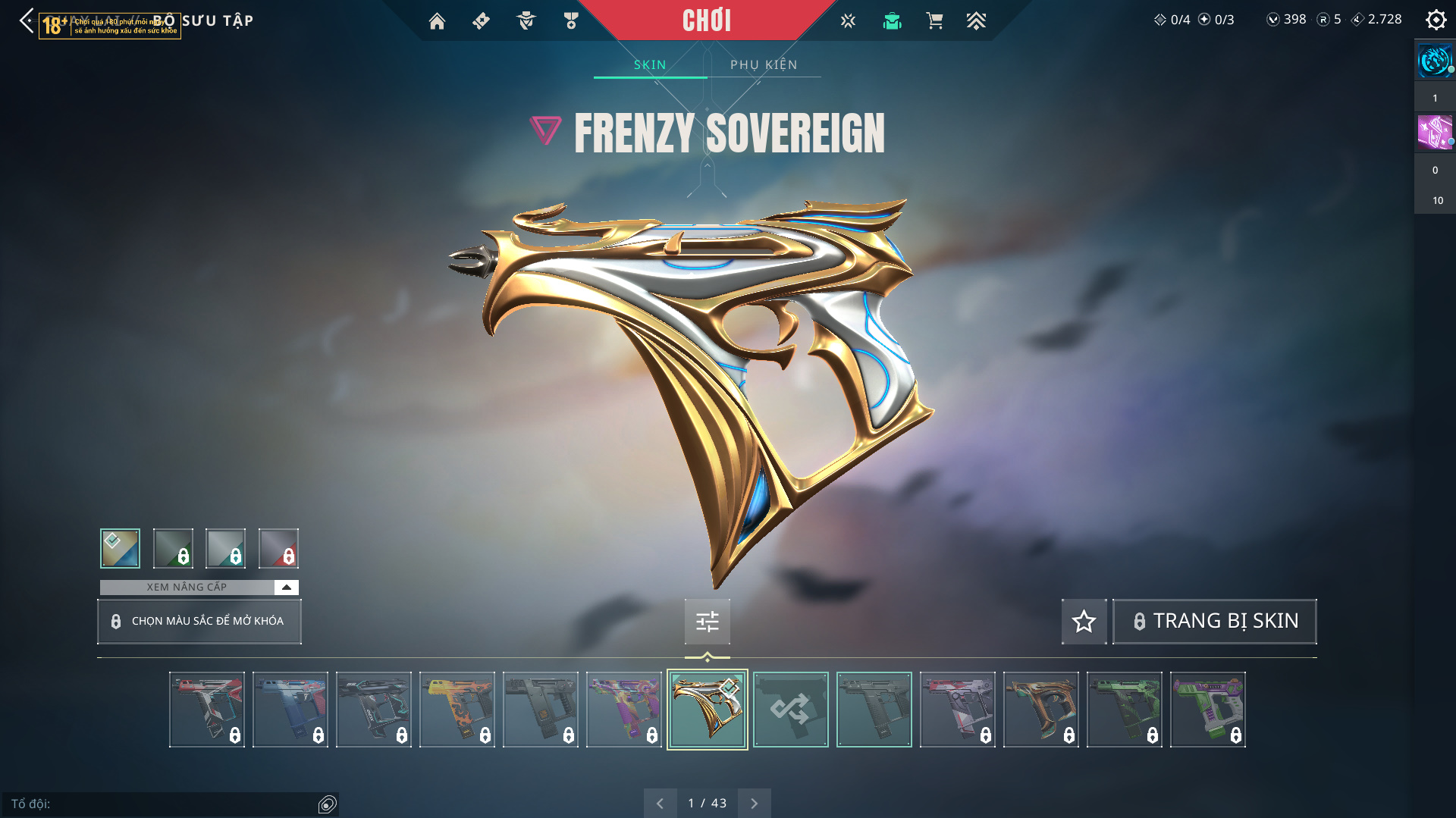Select the random shuffle skin tile
Image resolution: width=1456 pixels, height=818 pixels.
coord(790,710)
